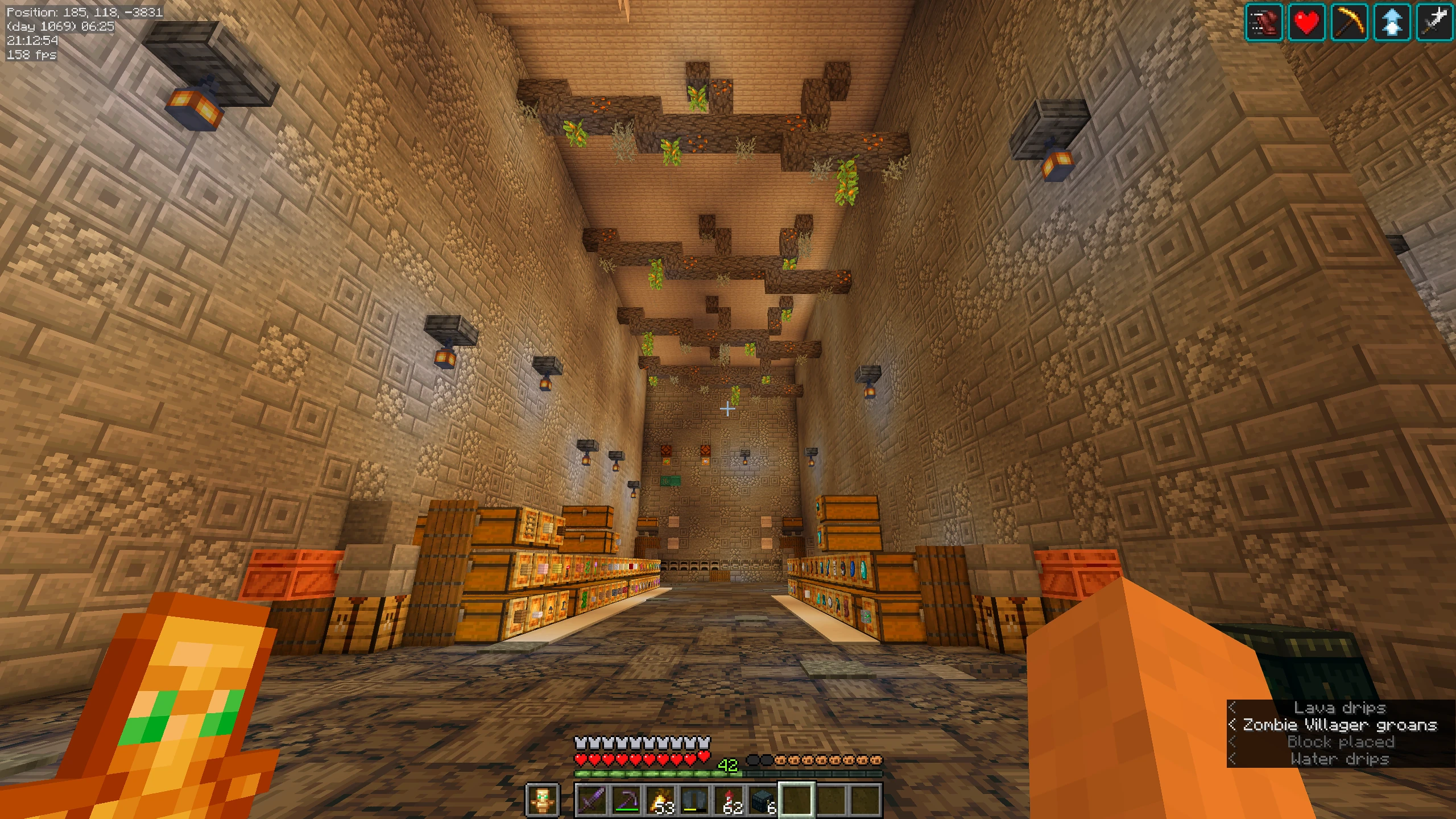This screenshot has height=819, width=1456.
Task: Select the enchanted netherite sword hotbar slot
Action: 593,799
